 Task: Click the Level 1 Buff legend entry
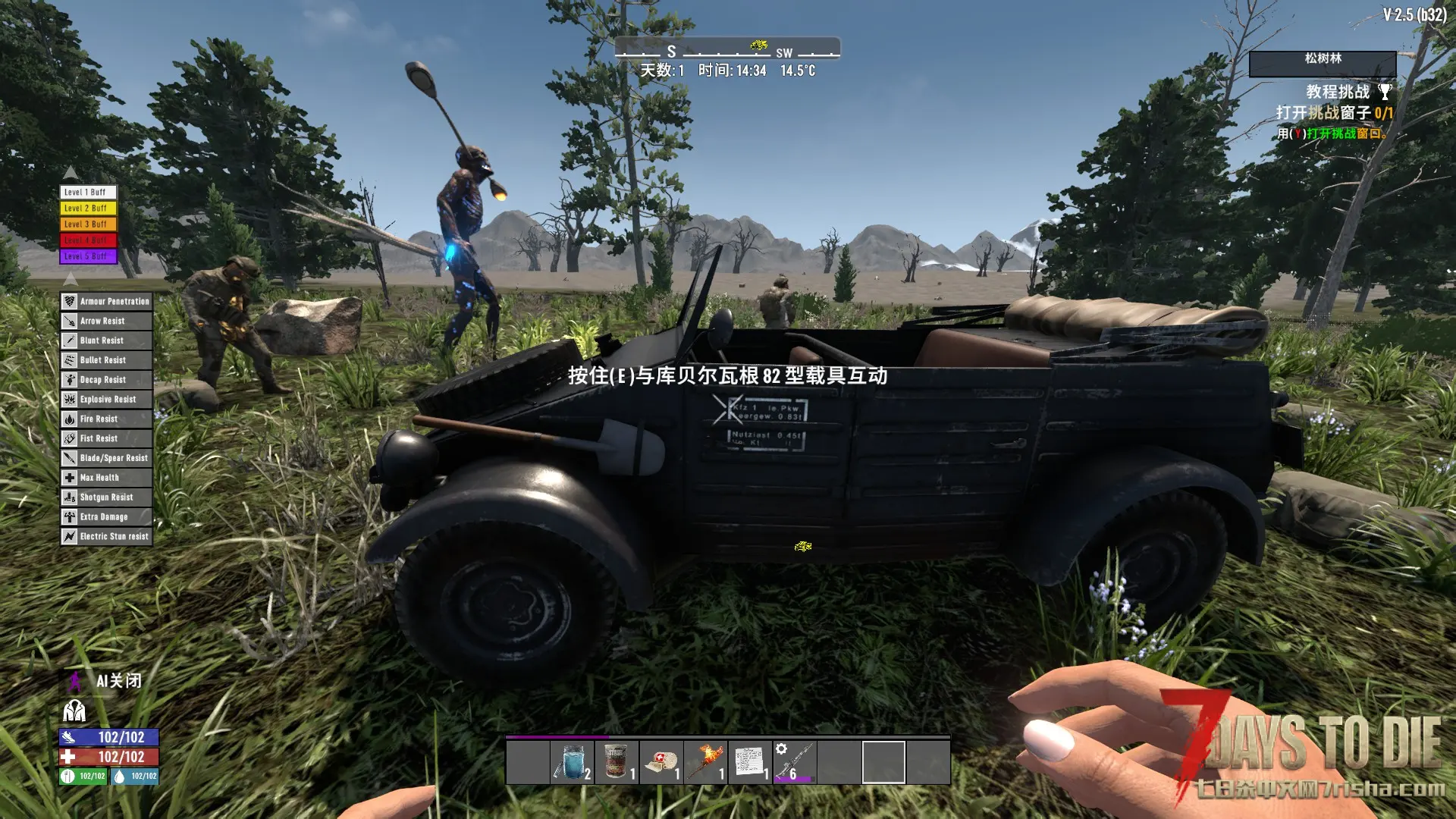(88, 193)
